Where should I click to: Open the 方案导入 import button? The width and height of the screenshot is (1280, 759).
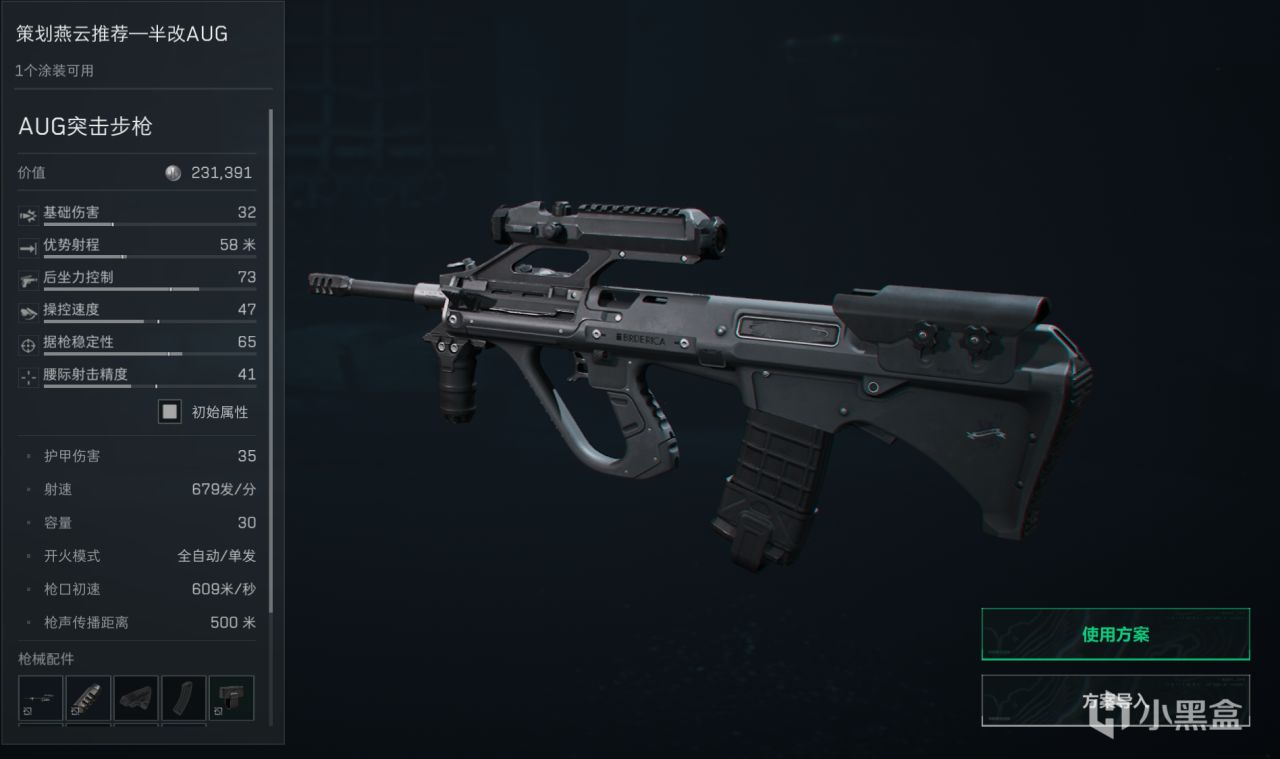[1115, 701]
